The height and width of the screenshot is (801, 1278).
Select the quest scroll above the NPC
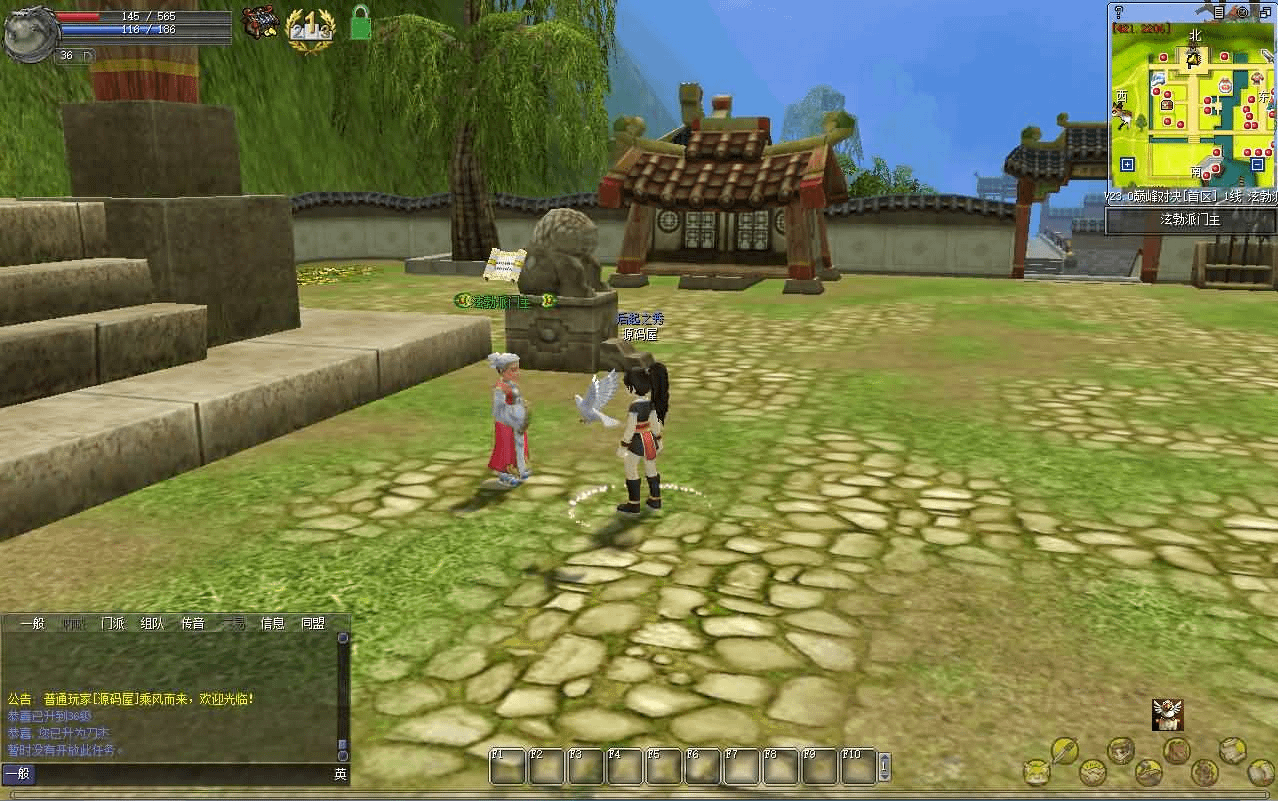[504, 263]
